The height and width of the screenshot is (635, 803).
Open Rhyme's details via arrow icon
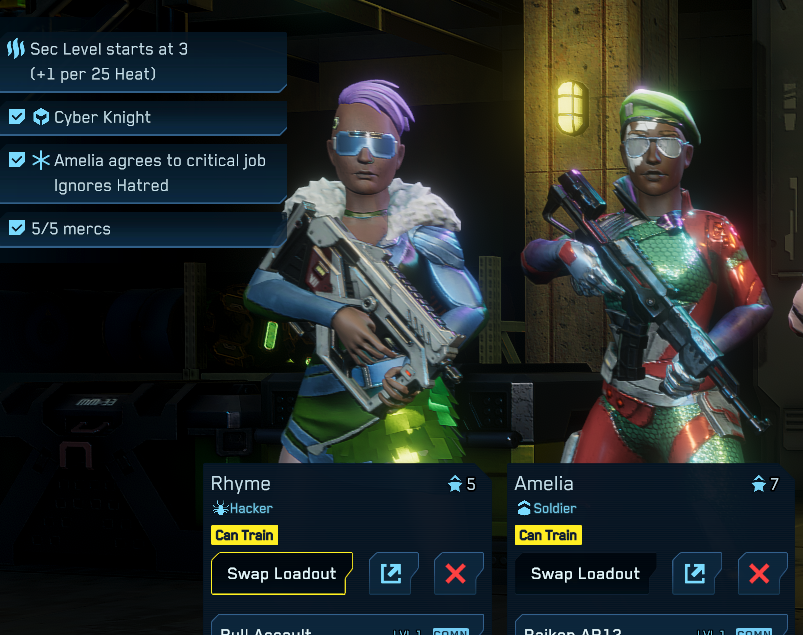pos(394,574)
